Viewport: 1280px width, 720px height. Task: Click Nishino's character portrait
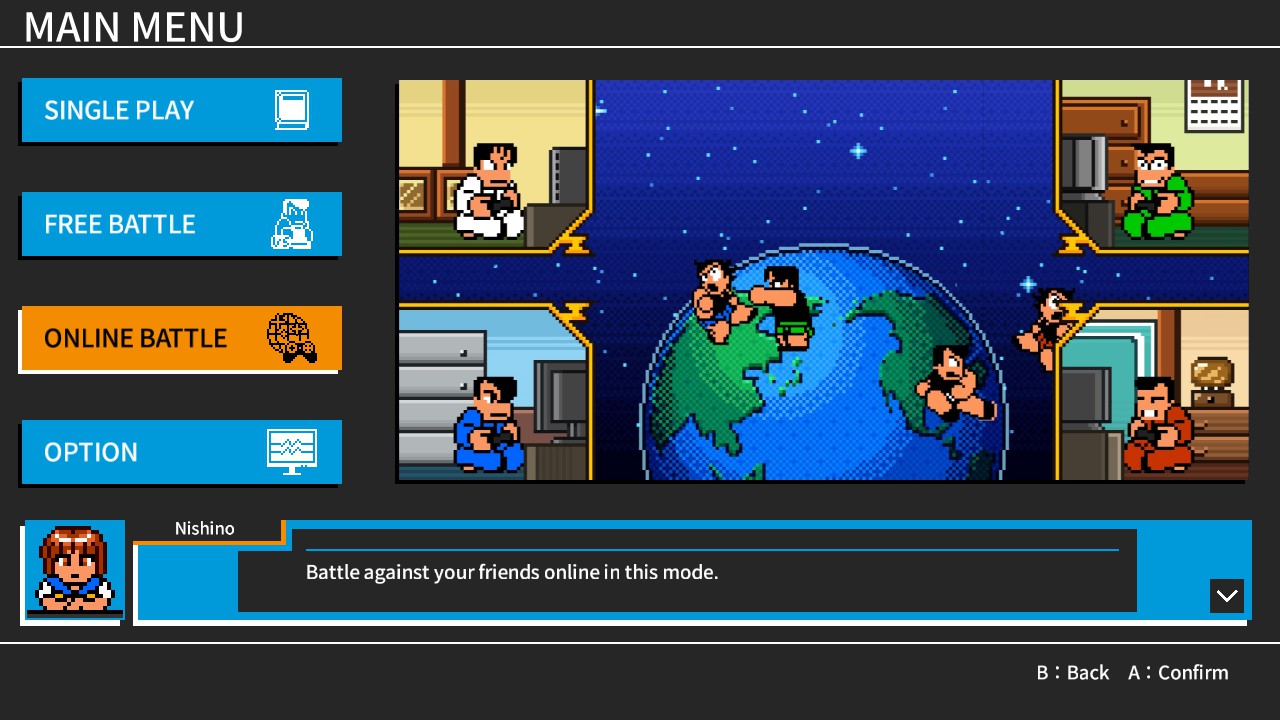tap(74, 572)
